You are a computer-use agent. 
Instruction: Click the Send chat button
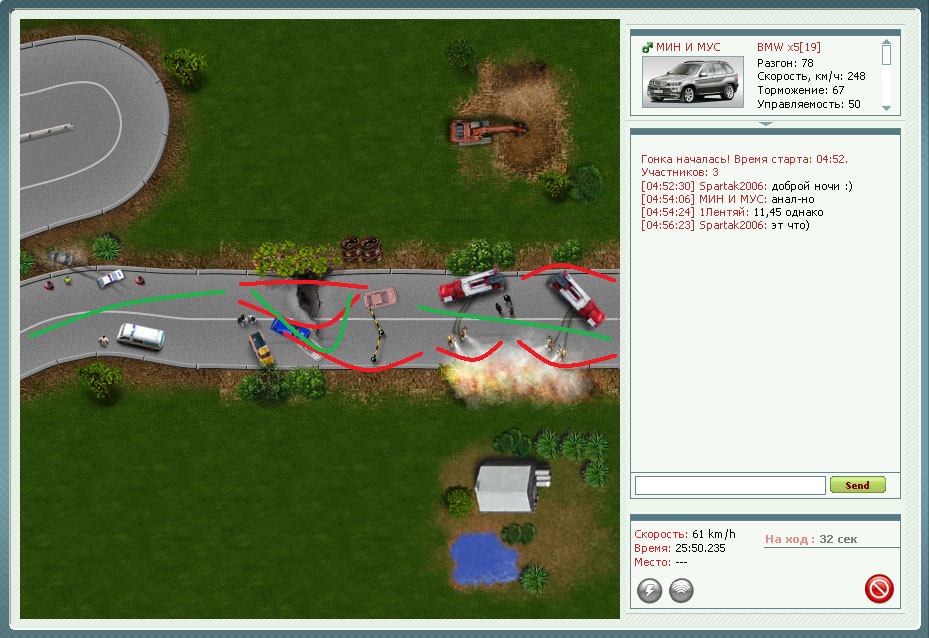pyautogui.click(x=857, y=485)
